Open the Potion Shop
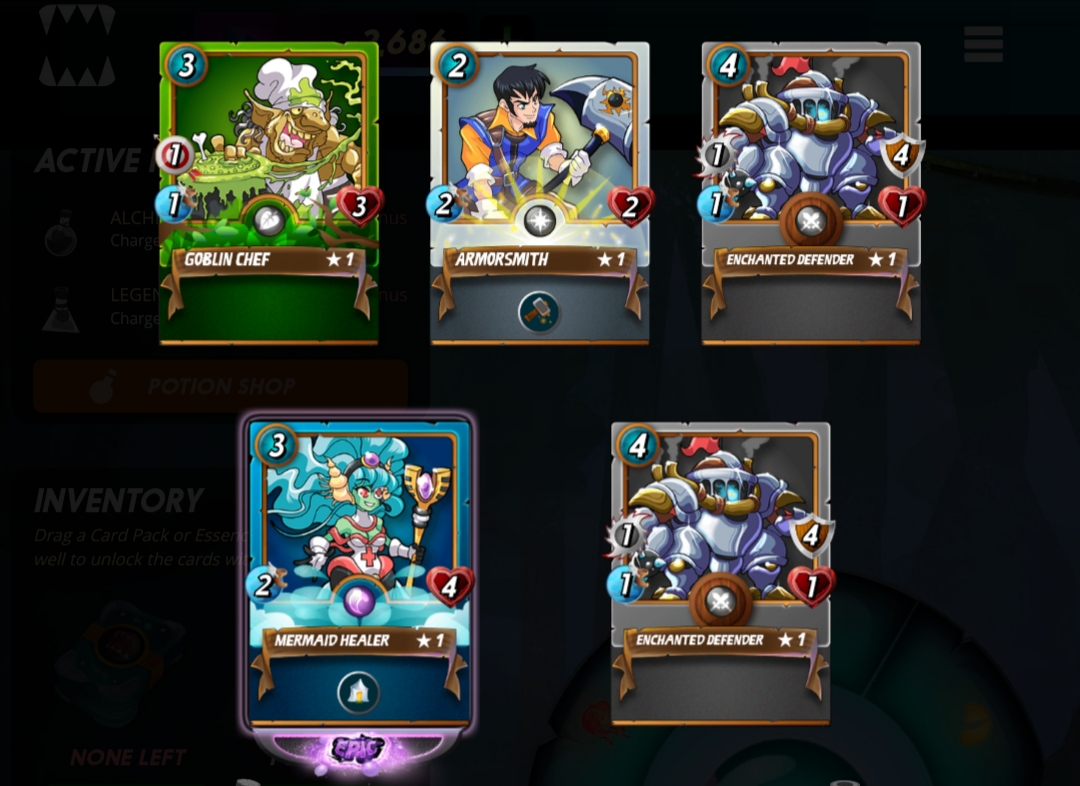Image resolution: width=1080 pixels, height=786 pixels. tap(220, 387)
